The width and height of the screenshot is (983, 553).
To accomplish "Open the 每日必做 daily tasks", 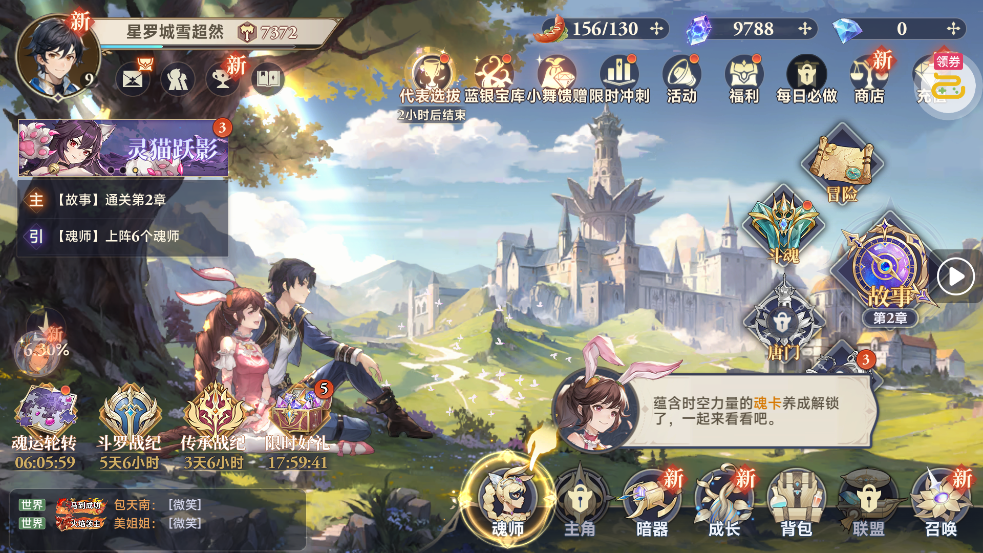I will coord(806,78).
